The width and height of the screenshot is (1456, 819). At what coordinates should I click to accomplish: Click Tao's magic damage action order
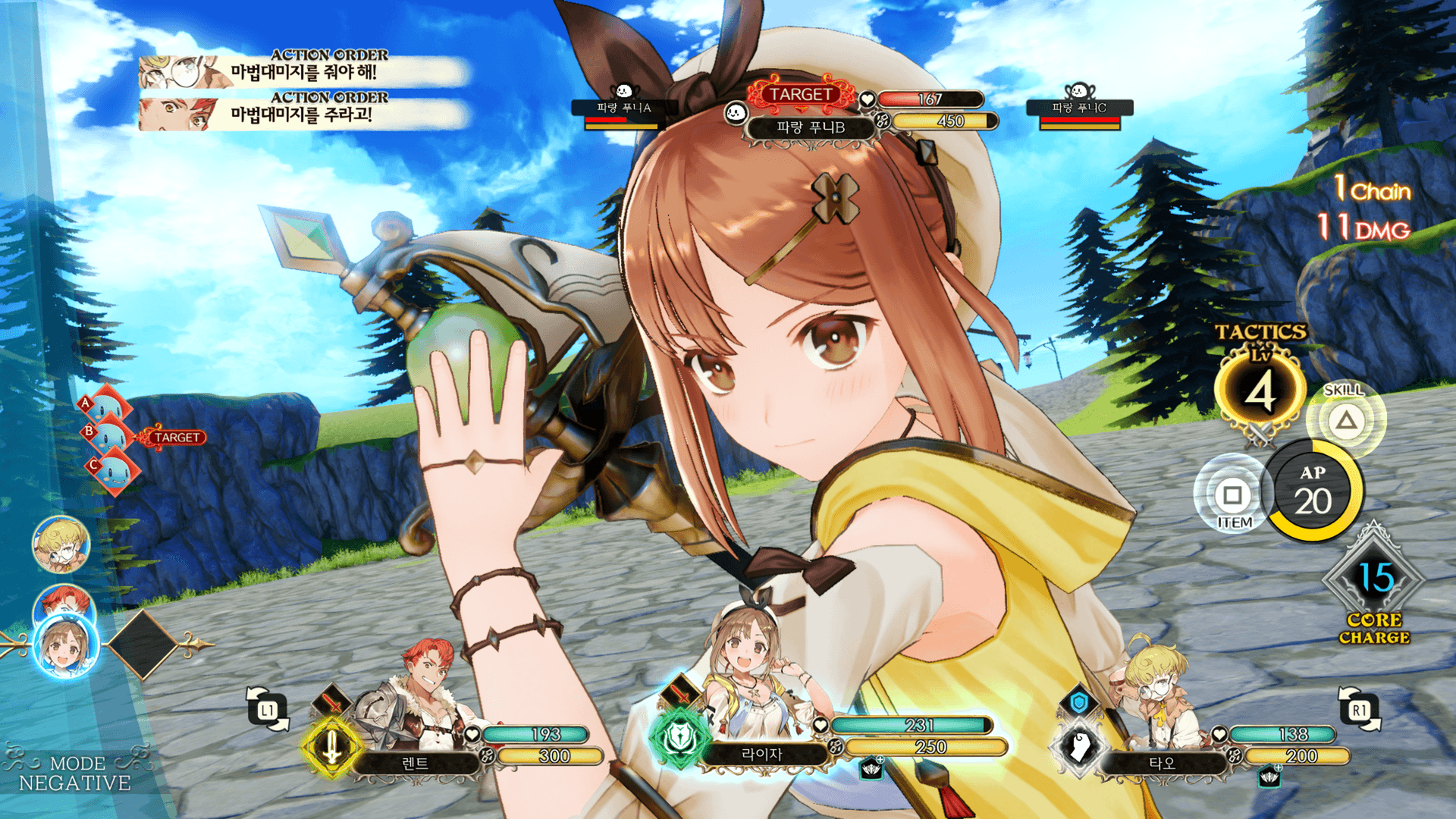point(303,71)
